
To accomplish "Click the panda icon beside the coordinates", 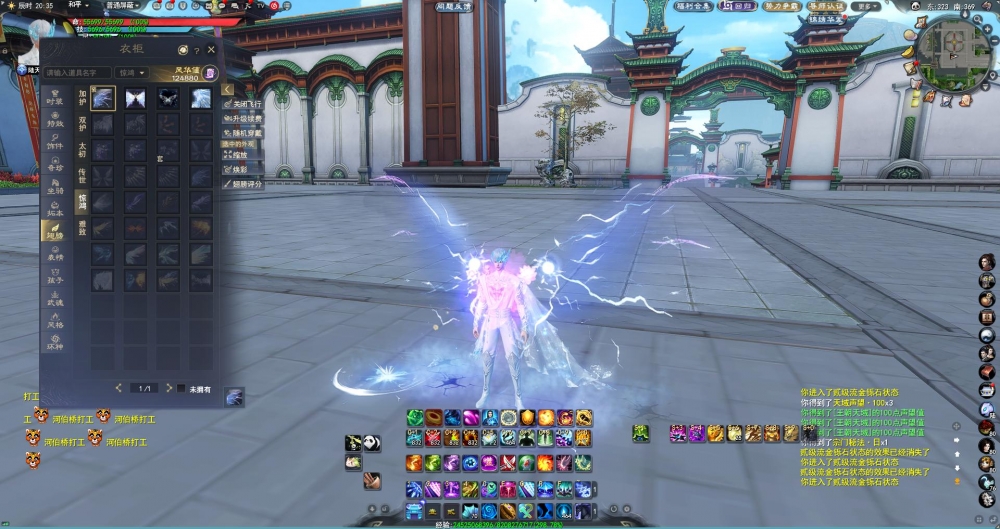I will point(913,6).
